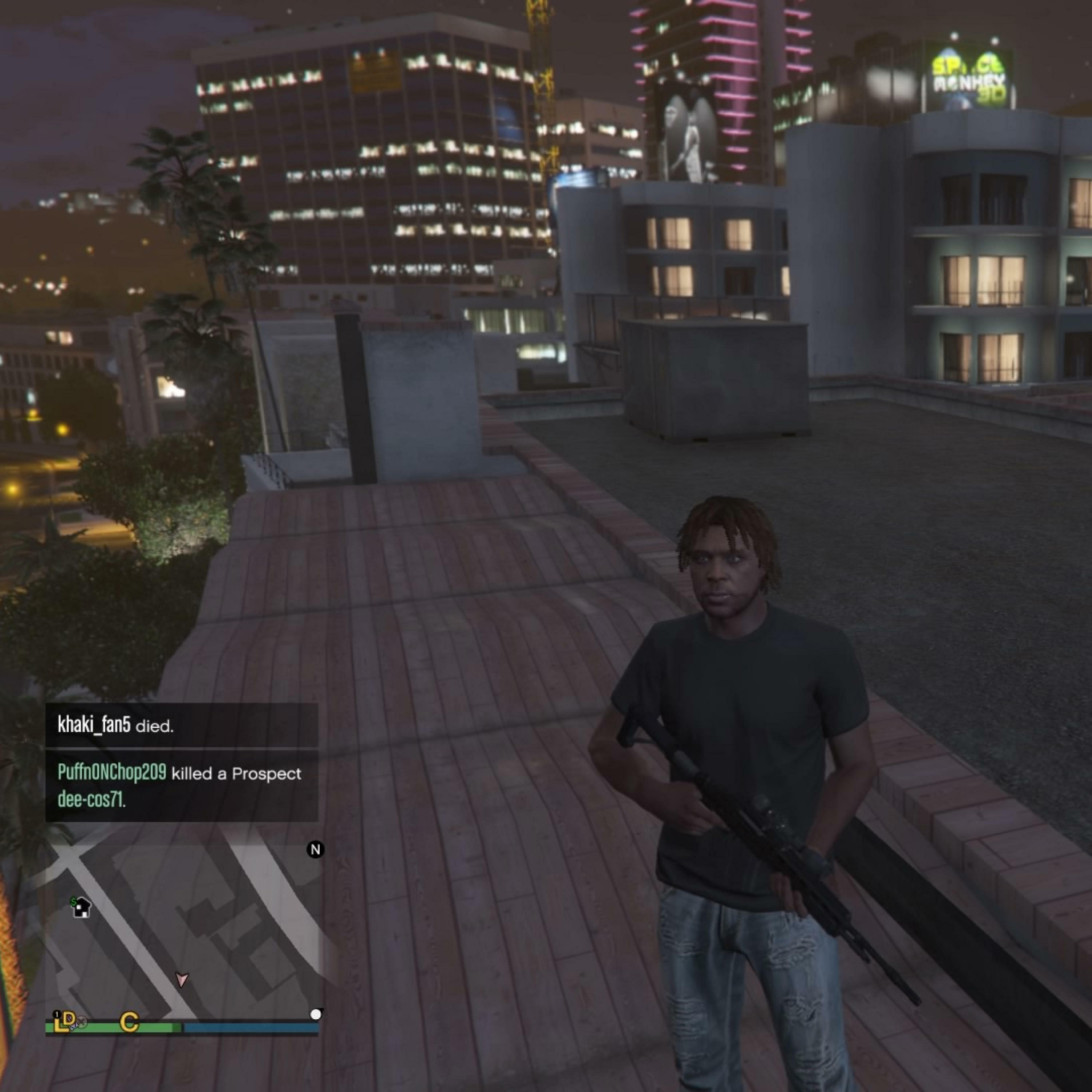The width and height of the screenshot is (1092, 1092).
Task: Click the PuffnONChop209 kill feed notification
Action: click(181, 786)
